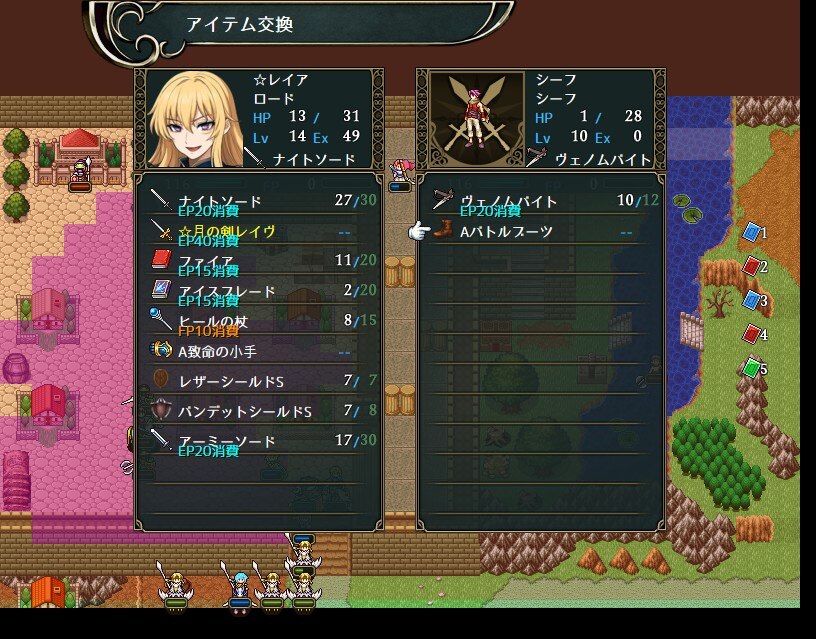816x639 pixels.
Task: Click Leia's blonde character portrait
Action: [x=190, y=120]
